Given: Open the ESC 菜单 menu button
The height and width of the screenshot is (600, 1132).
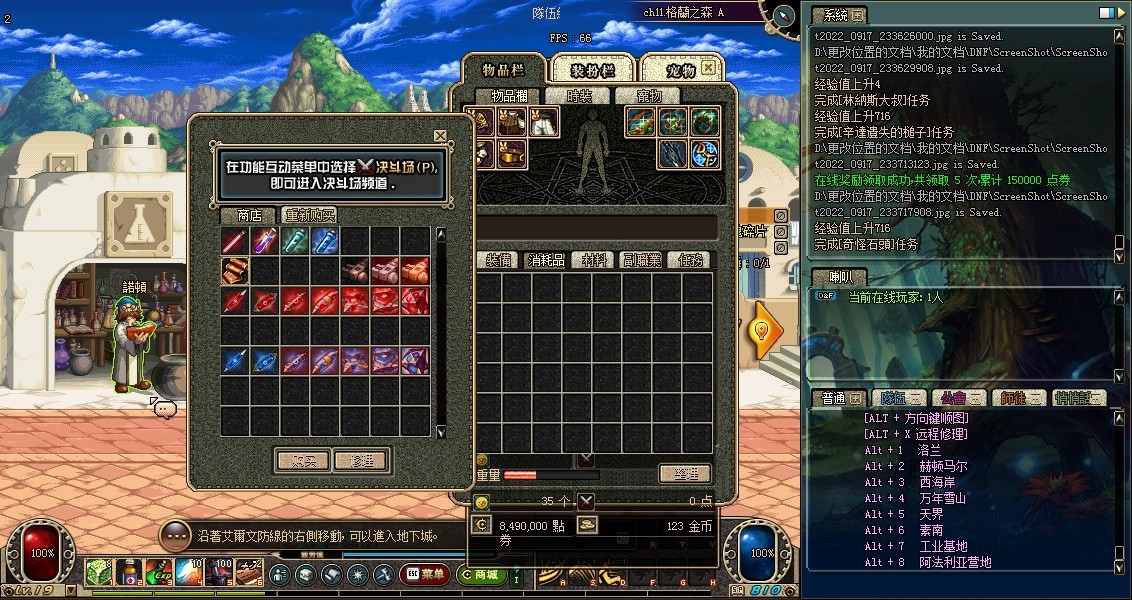Looking at the screenshot, I should tap(425, 574).
